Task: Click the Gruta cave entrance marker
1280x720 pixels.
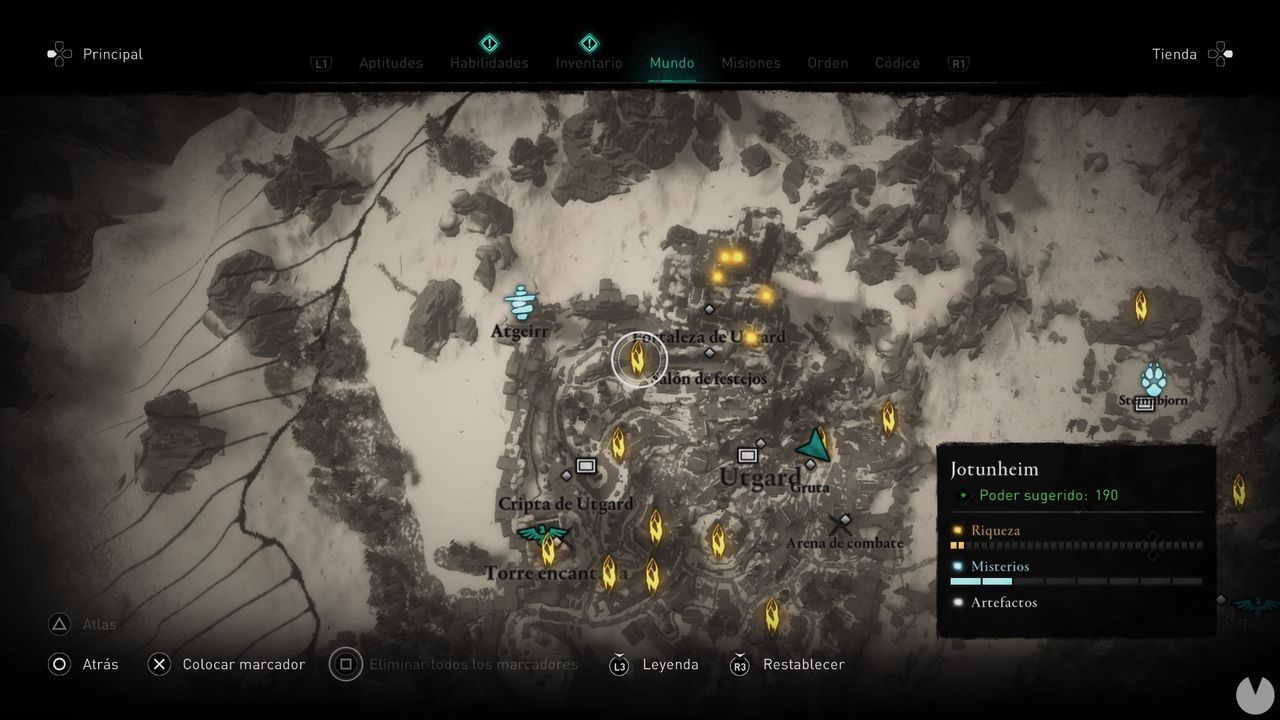Action: [x=809, y=466]
